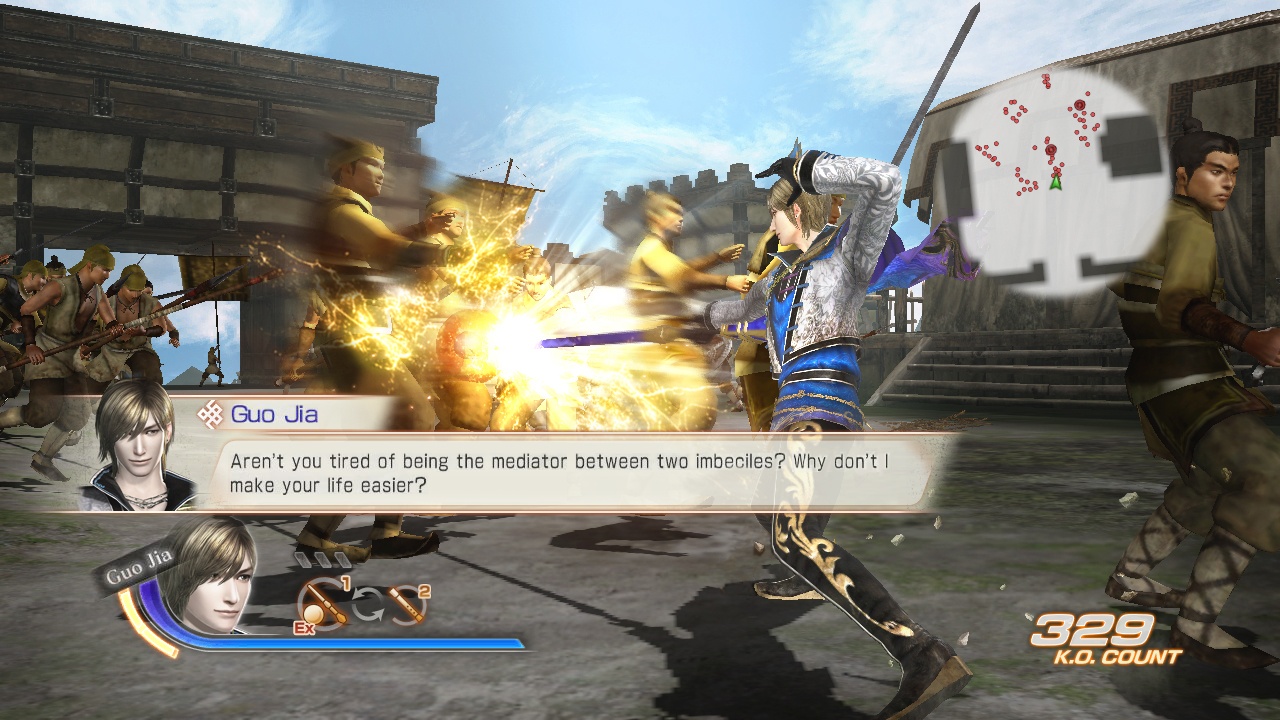The height and width of the screenshot is (720, 1280).
Task: Select weapon slot 2 flute icon
Action: click(x=405, y=603)
